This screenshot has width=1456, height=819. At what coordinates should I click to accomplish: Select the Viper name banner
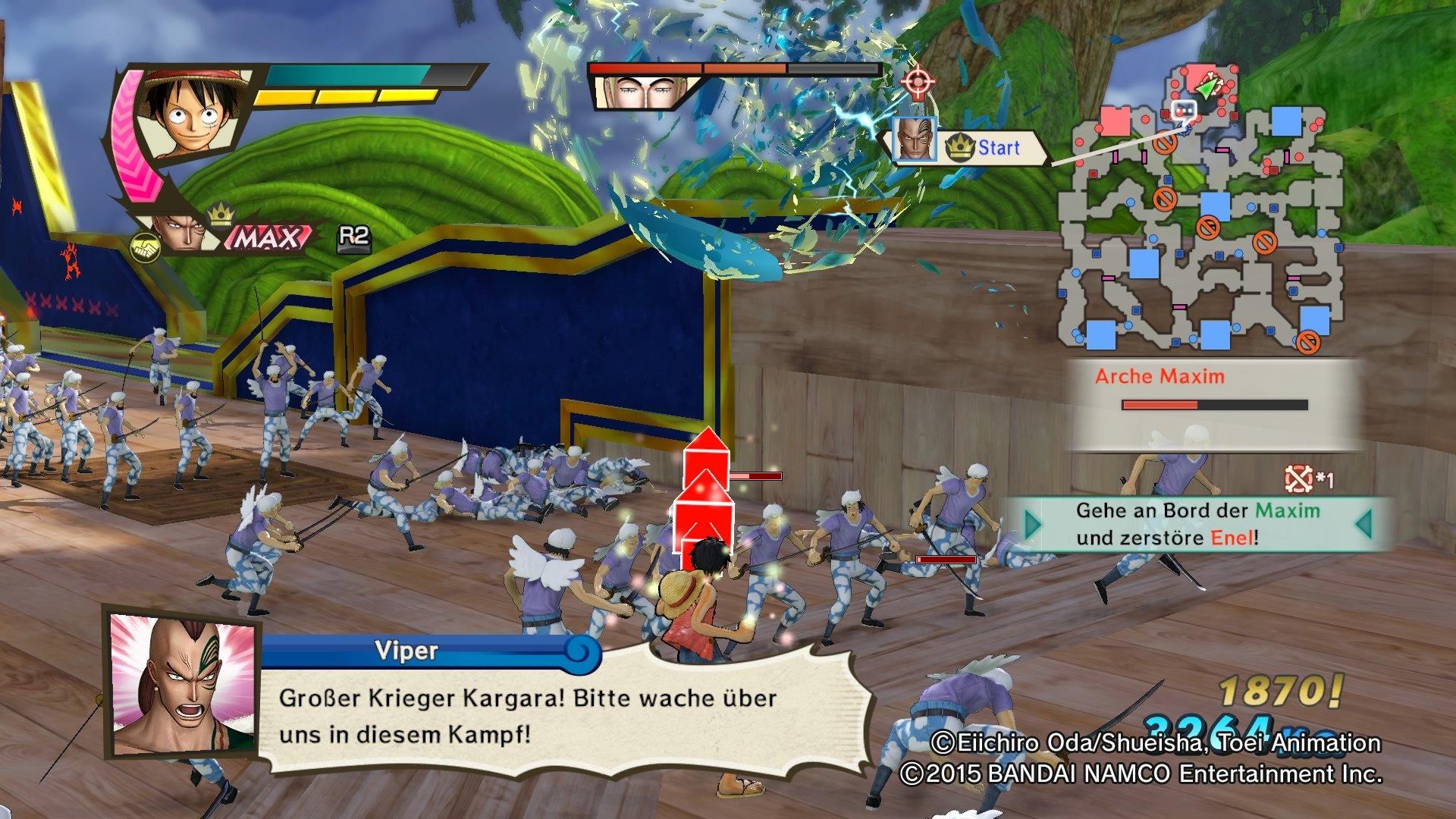(x=406, y=648)
